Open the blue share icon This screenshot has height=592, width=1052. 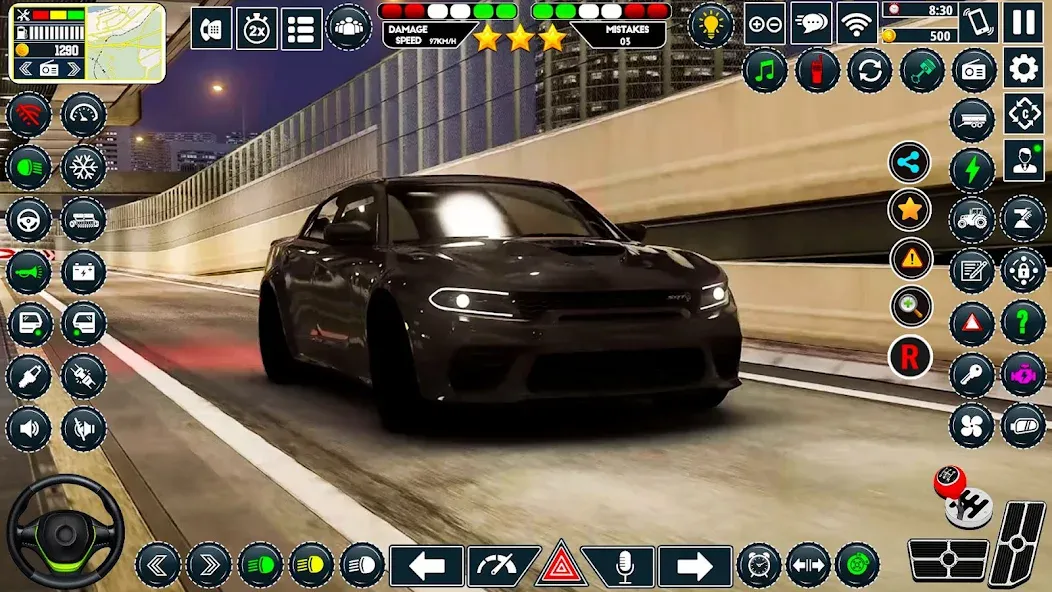[x=910, y=163]
